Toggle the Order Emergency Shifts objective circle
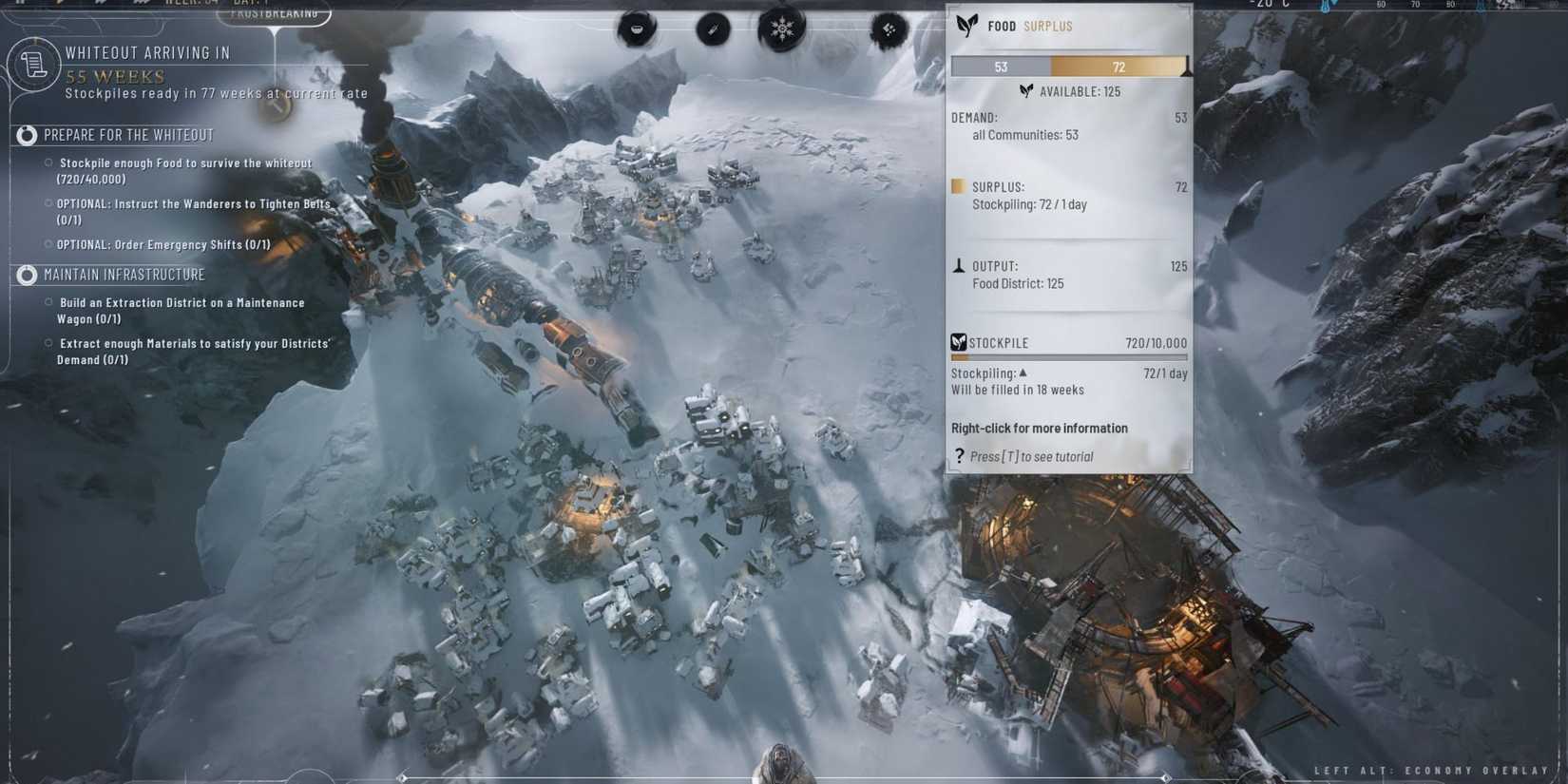This screenshot has height=784, width=1568. pos(47,244)
